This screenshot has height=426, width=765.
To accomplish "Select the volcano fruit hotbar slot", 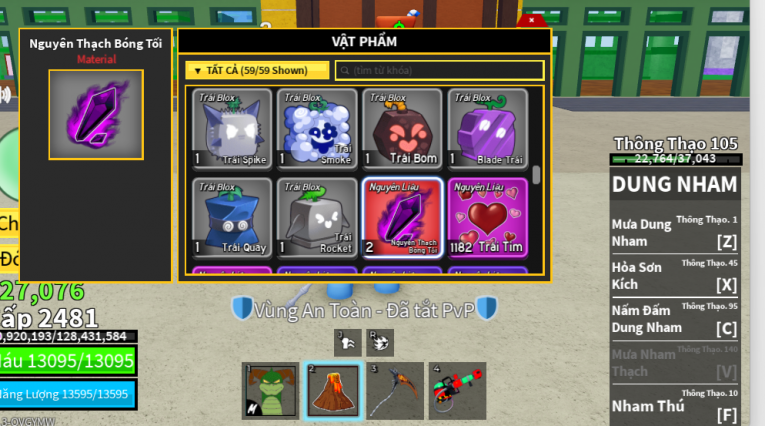I will tap(333, 391).
